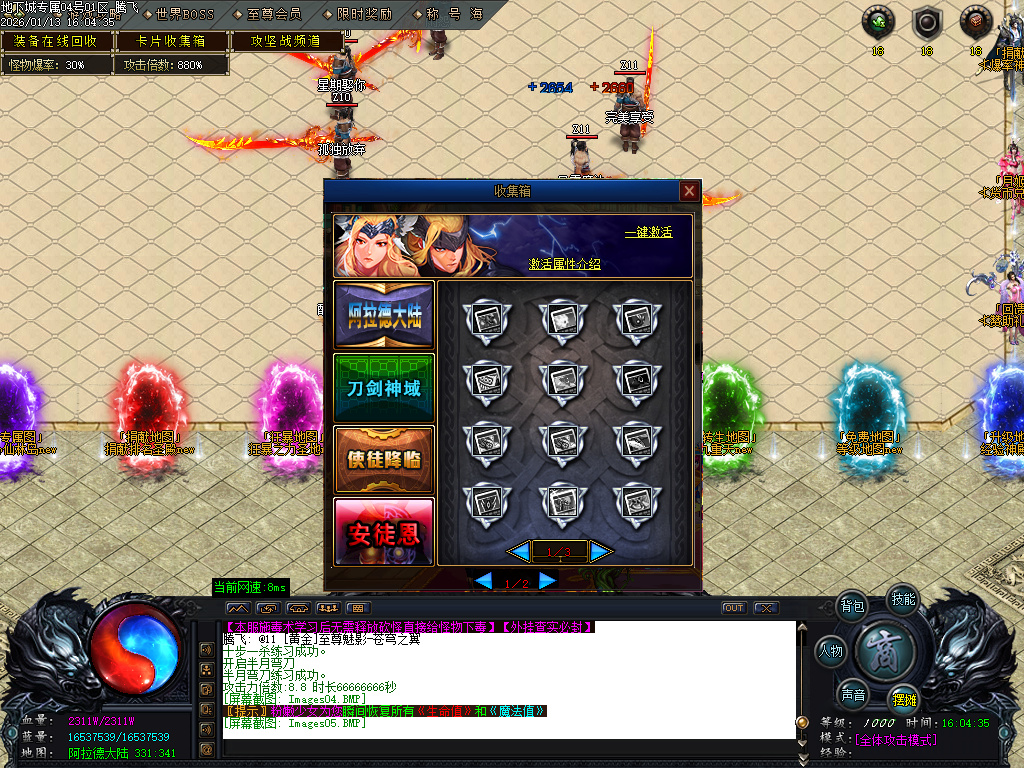Viewport: 1024px width, 768px height.
Task: Go to next card page 1/3
Action: [x=600, y=551]
